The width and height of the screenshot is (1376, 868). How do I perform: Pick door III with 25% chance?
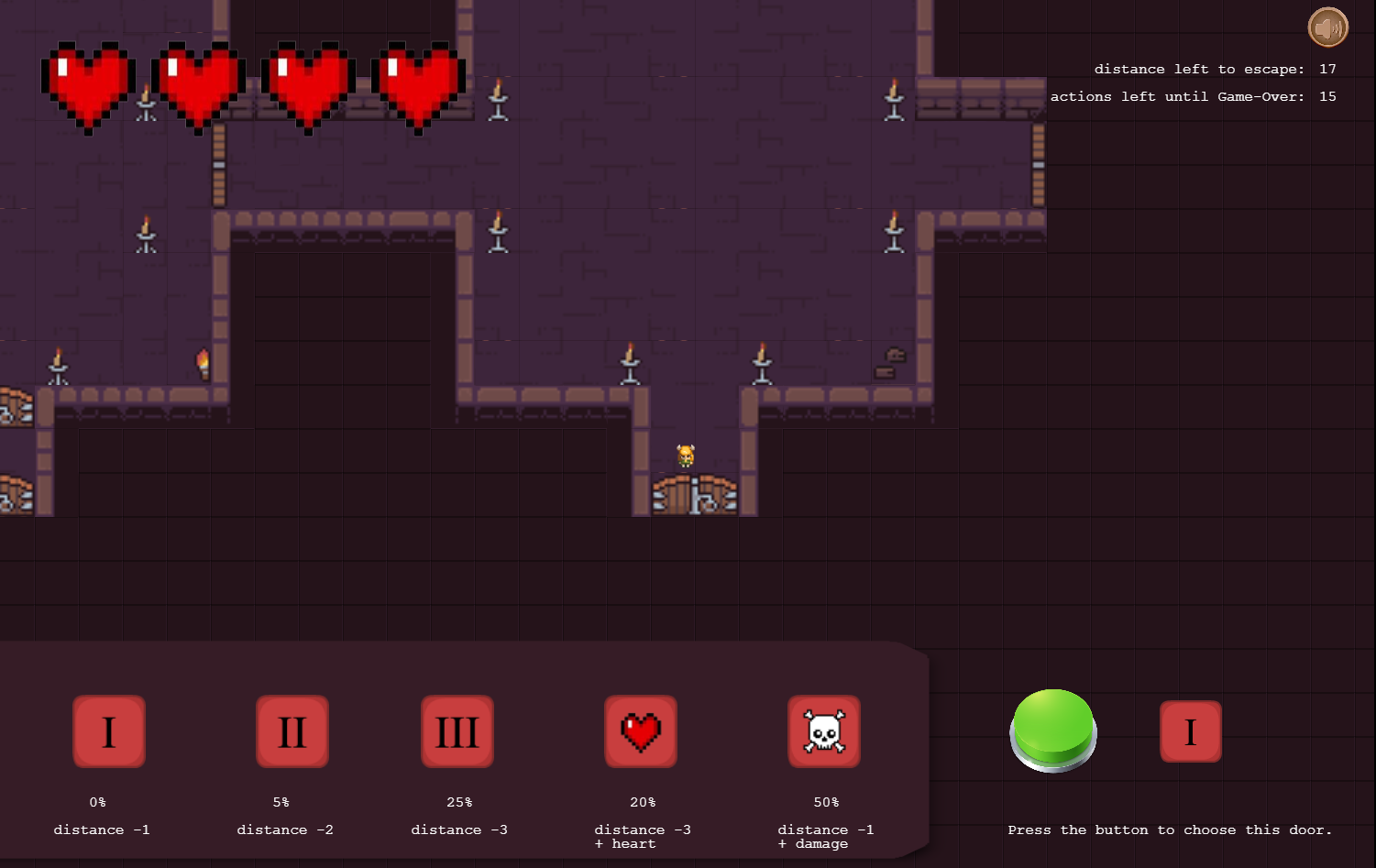(x=457, y=731)
